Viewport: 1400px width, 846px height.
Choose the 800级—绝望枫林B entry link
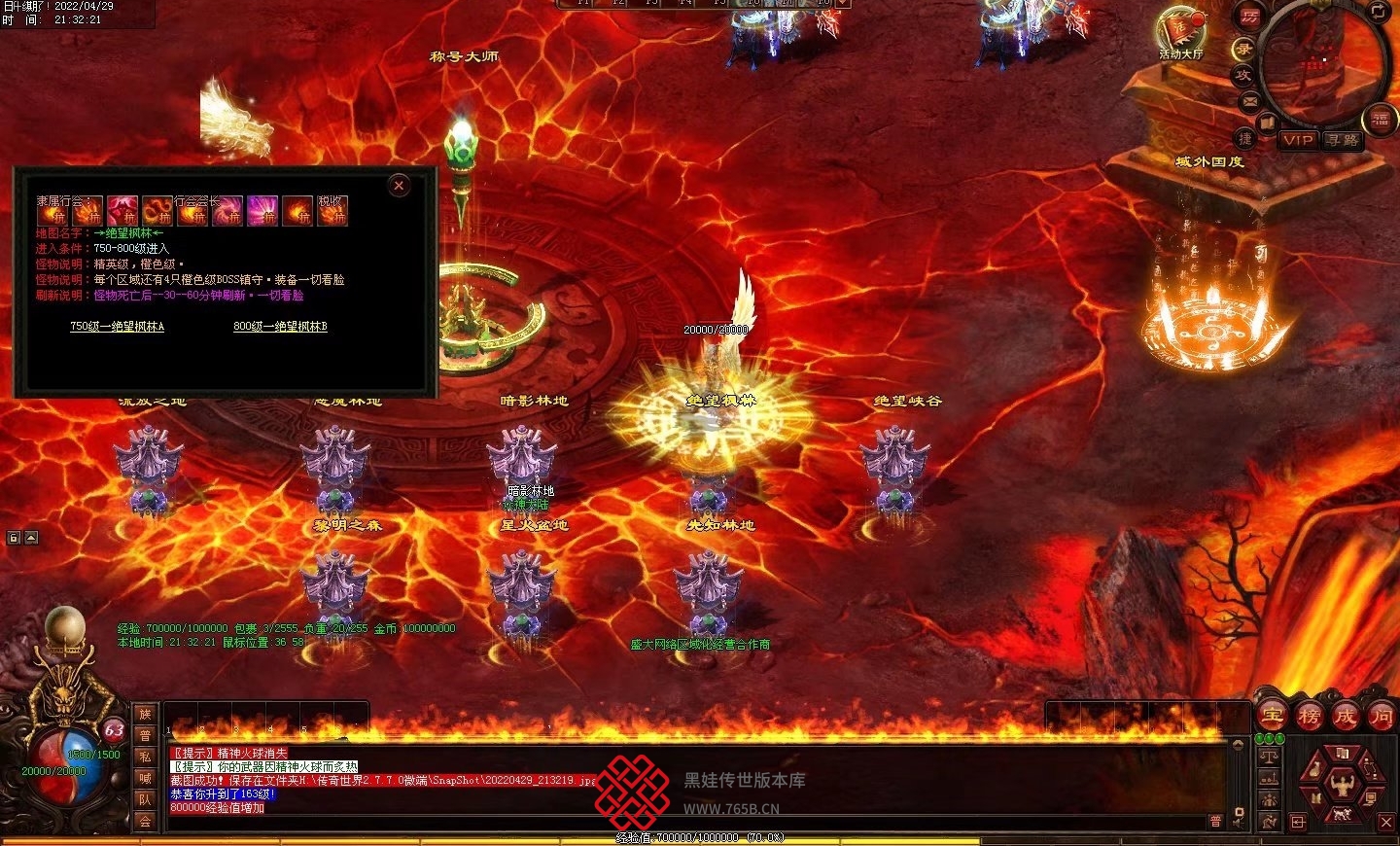(x=280, y=327)
